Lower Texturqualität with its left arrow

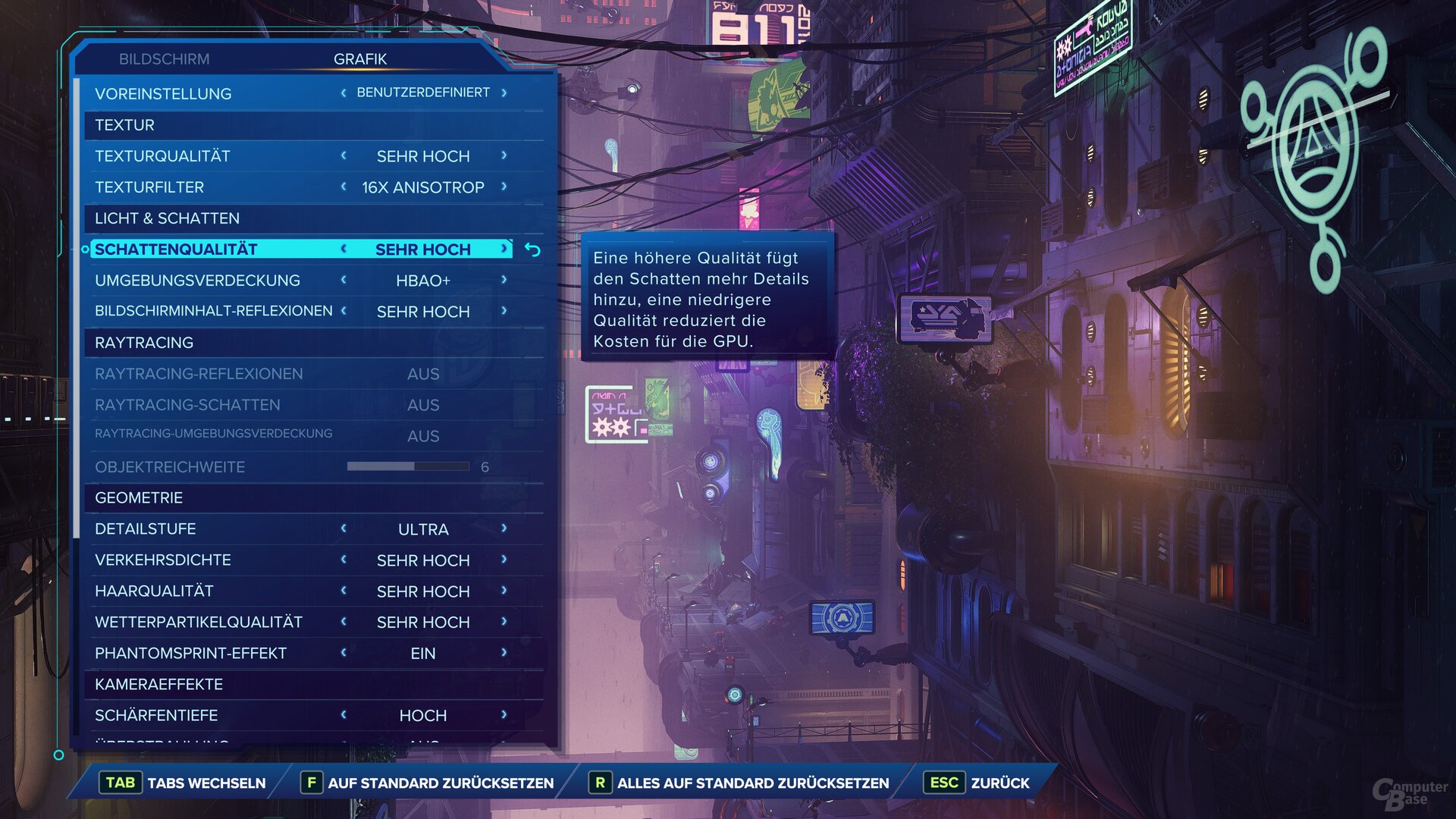coord(344,155)
